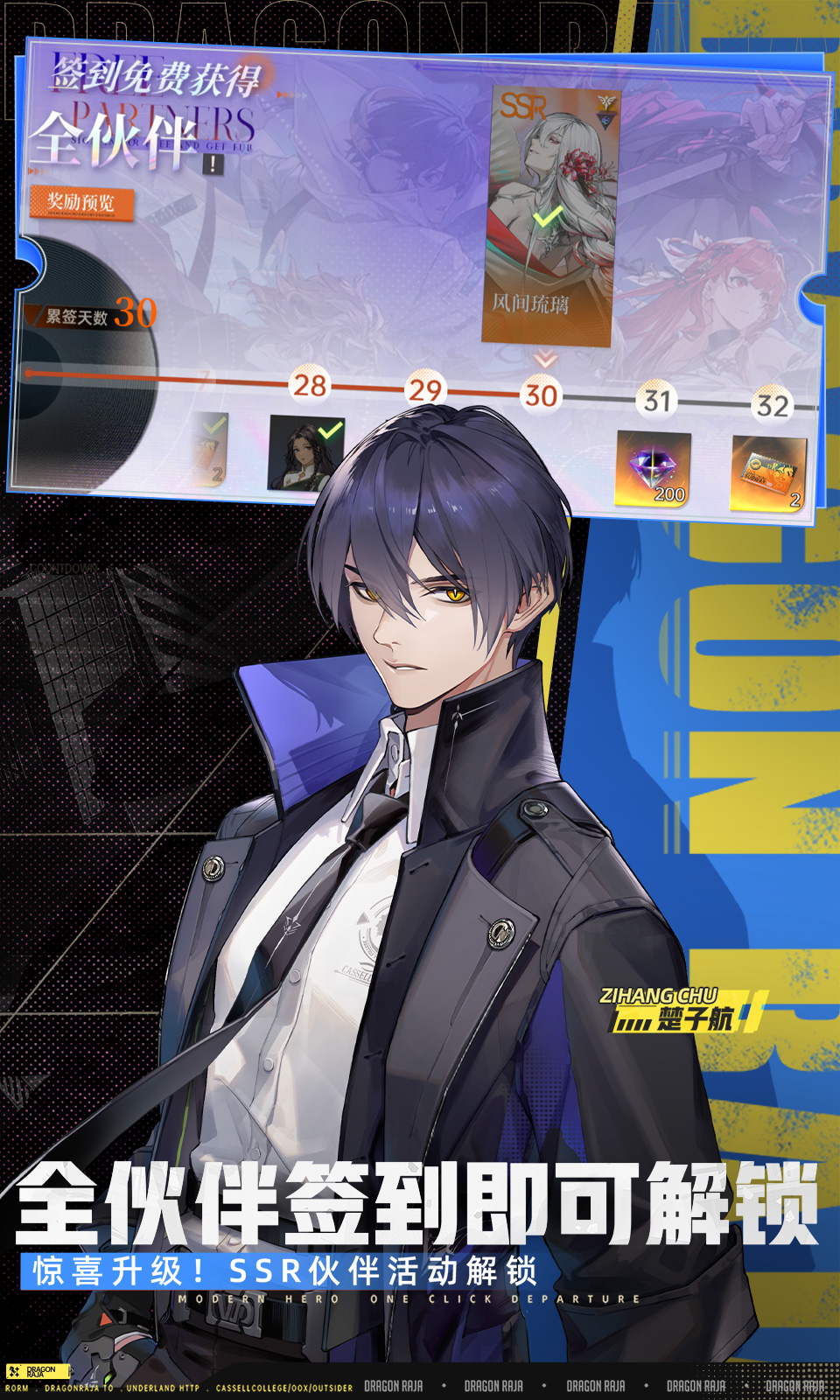Open the 奖励预览 reward preview
The width and height of the screenshot is (840, 1400).
tap(81, 203)
